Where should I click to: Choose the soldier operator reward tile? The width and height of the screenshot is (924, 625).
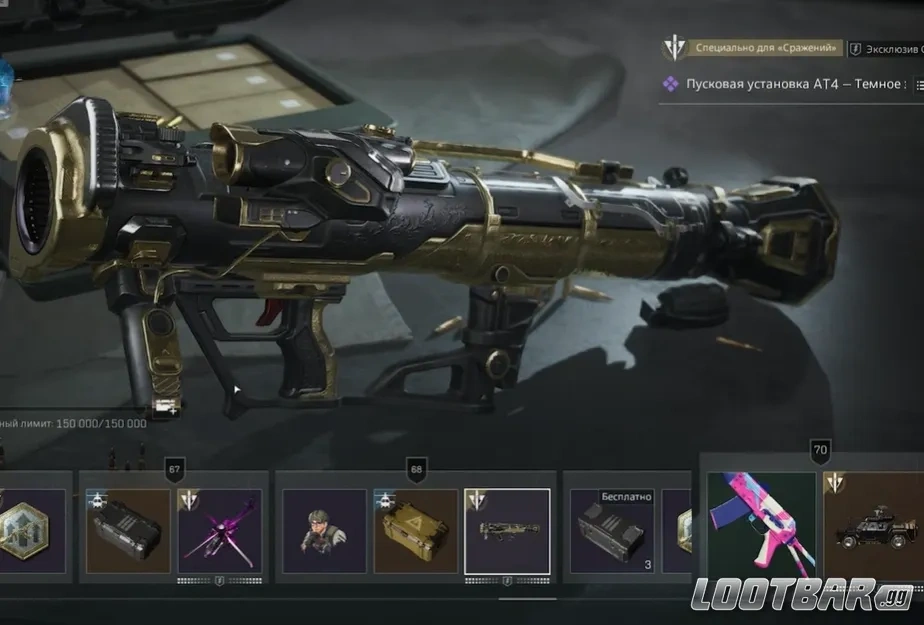coord(324,530)
